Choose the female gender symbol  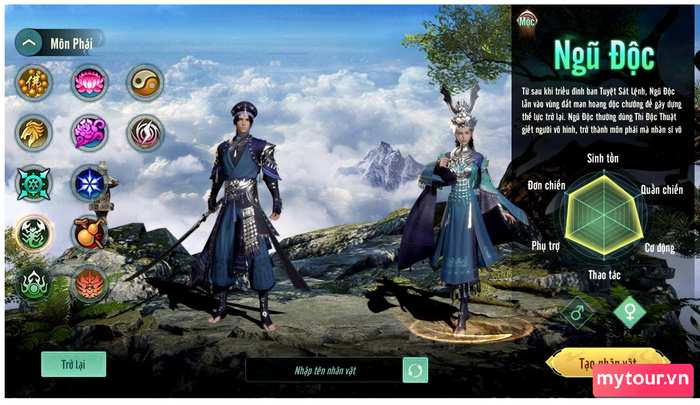pyautogui.click(x=629, y=312)
